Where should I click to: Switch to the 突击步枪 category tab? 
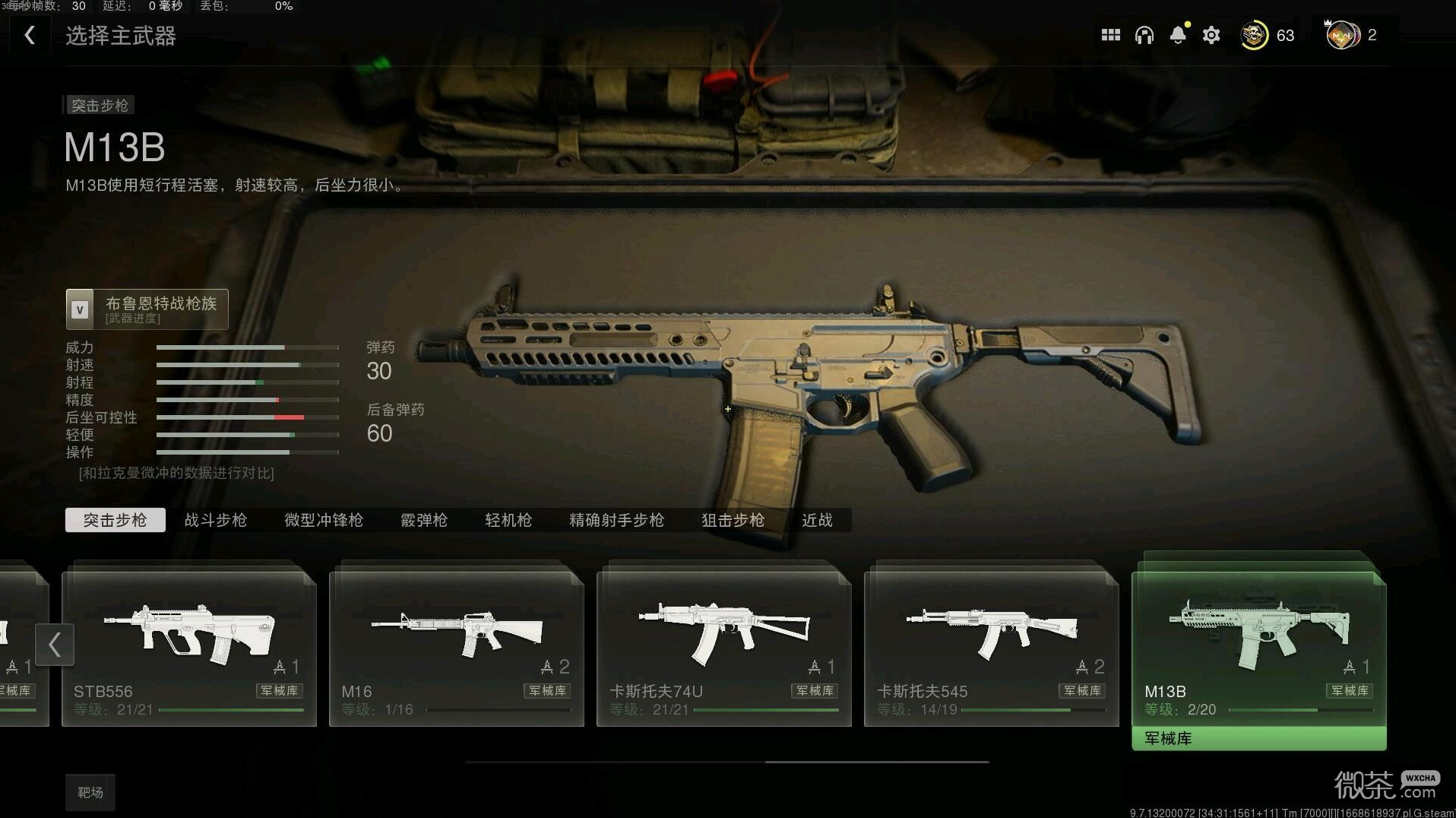pos(115,520)
